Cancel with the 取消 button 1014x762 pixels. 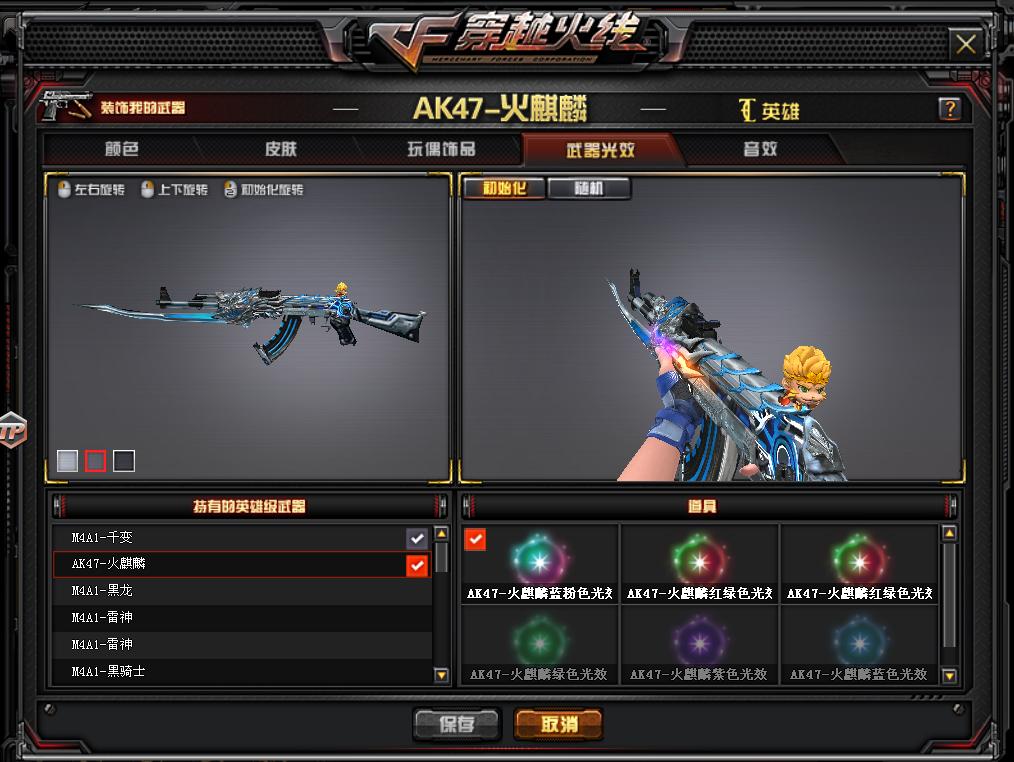pyautogui.click(x=558, y=724)
